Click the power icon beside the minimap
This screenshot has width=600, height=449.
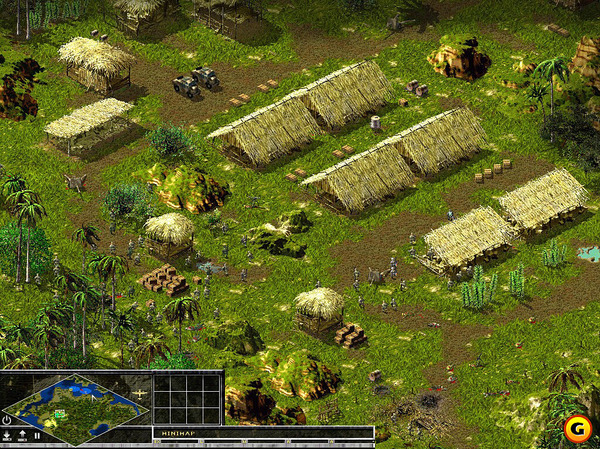7,419
